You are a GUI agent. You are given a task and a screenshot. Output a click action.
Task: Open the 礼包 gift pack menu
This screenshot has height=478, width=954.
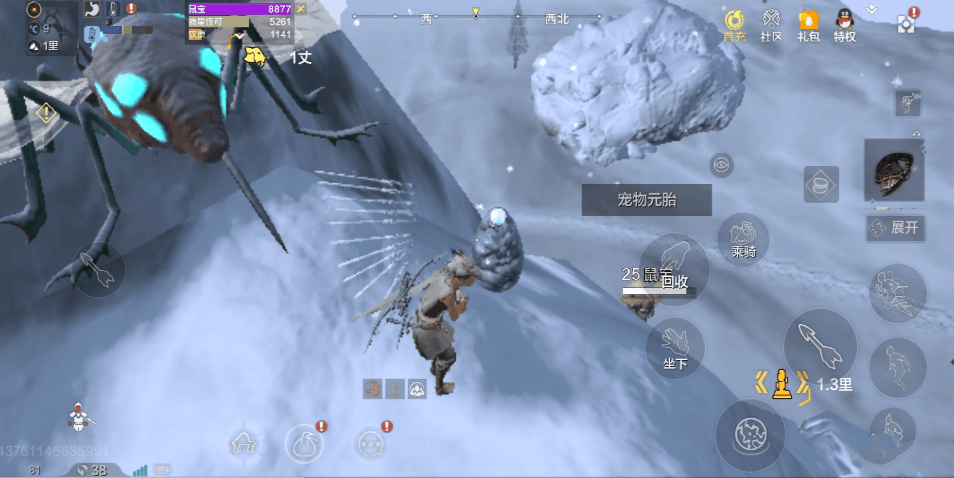coord(808,24)
